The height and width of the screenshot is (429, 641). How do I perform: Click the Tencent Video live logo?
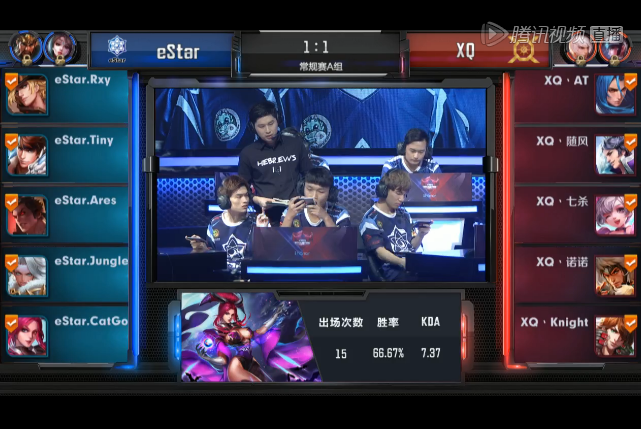551,33
